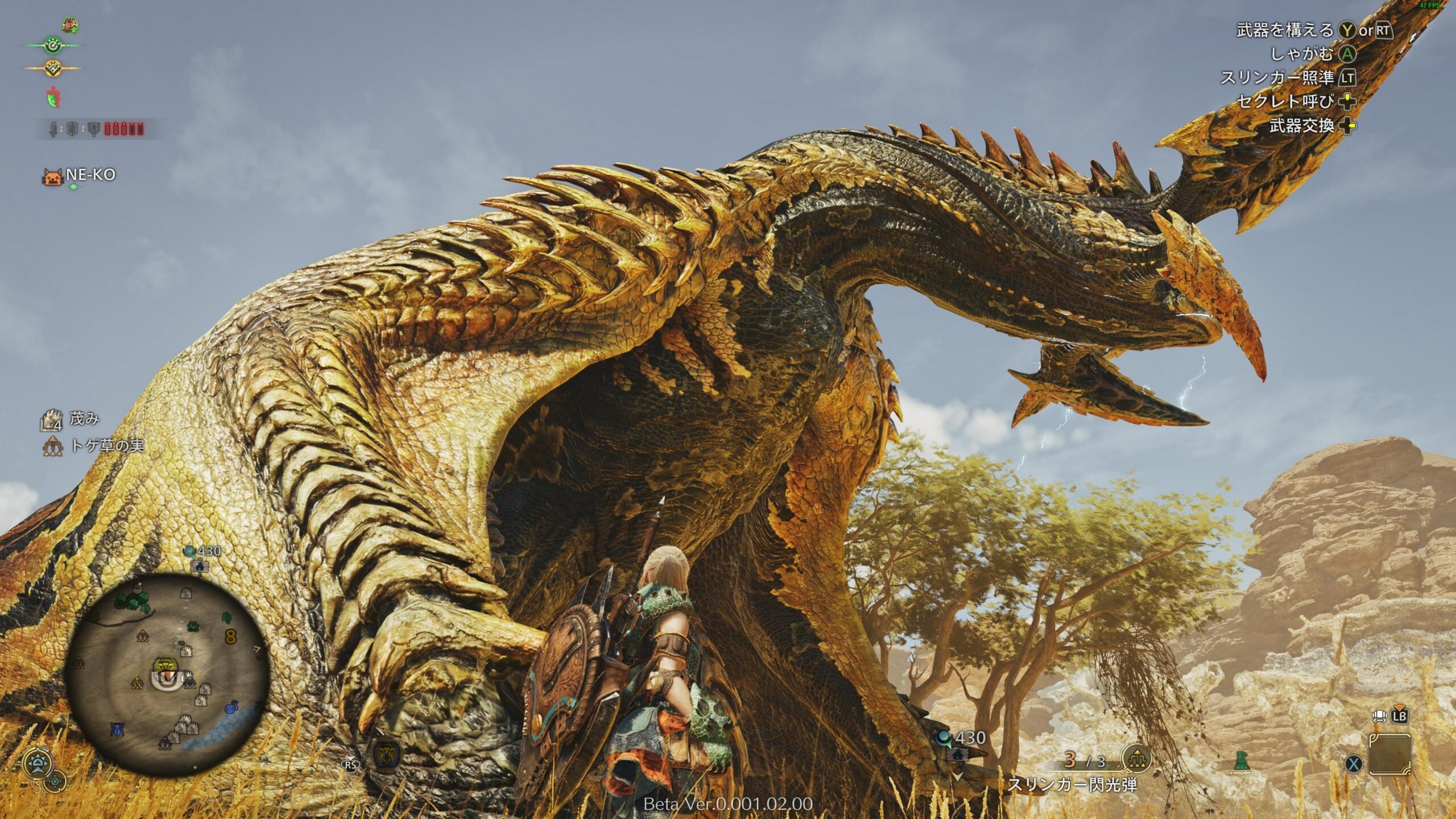Screen dimensions: 1456x819
Task: Select the blue round creature marker on minimap
Action: pyautogui.click(x=231, y=709)
